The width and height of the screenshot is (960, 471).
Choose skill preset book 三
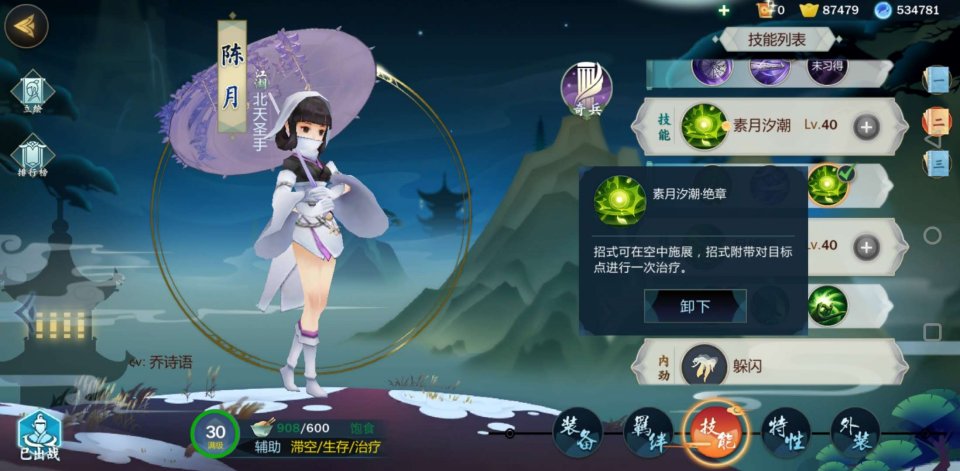tap(937, 162)
